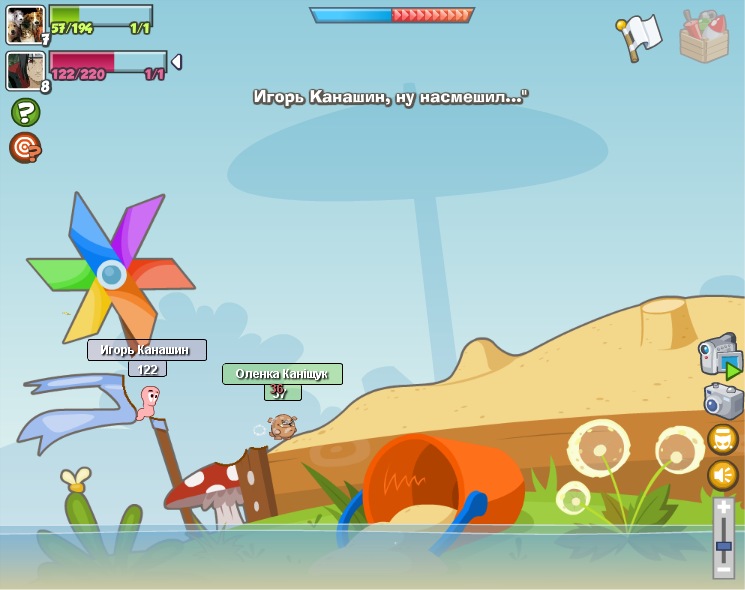This screenshot has width=745, height=590.
Task: Click the white surrender flag
Action: [x=639, y=37]
